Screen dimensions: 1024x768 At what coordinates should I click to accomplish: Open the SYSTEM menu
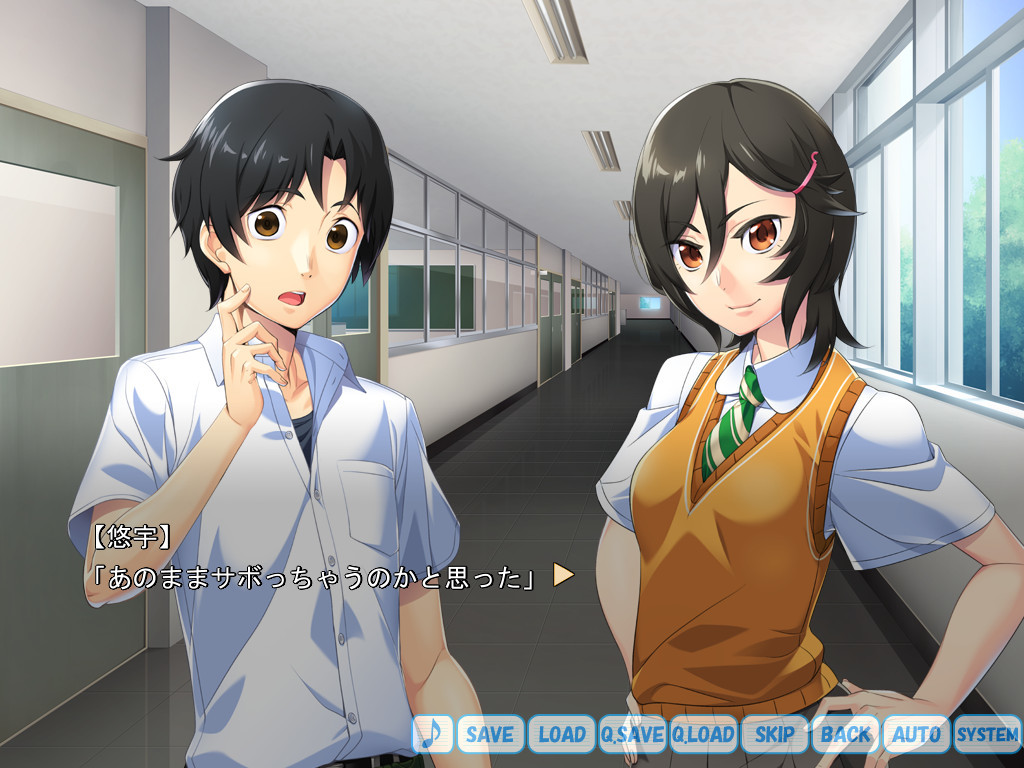(x=987, y=734)
